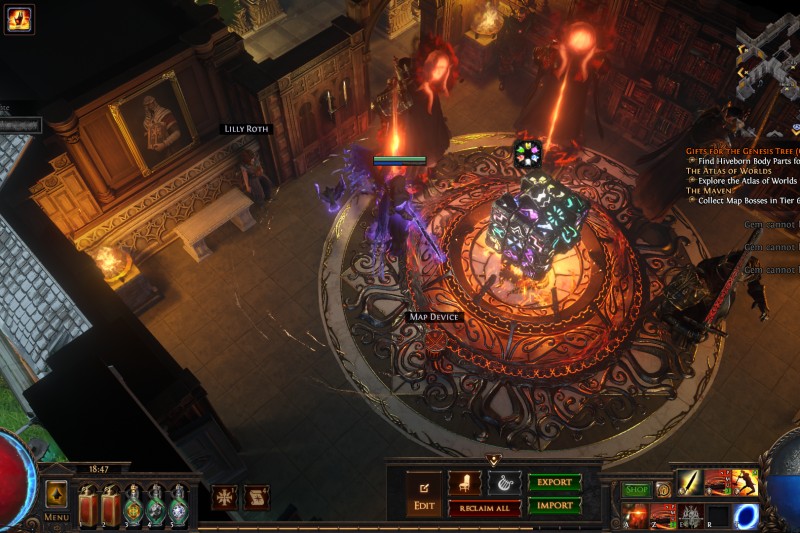The height and width of the screenshot is (533, 800).
Task: Click the orange level-up arrow icon
Action: [x=56, y=493]
